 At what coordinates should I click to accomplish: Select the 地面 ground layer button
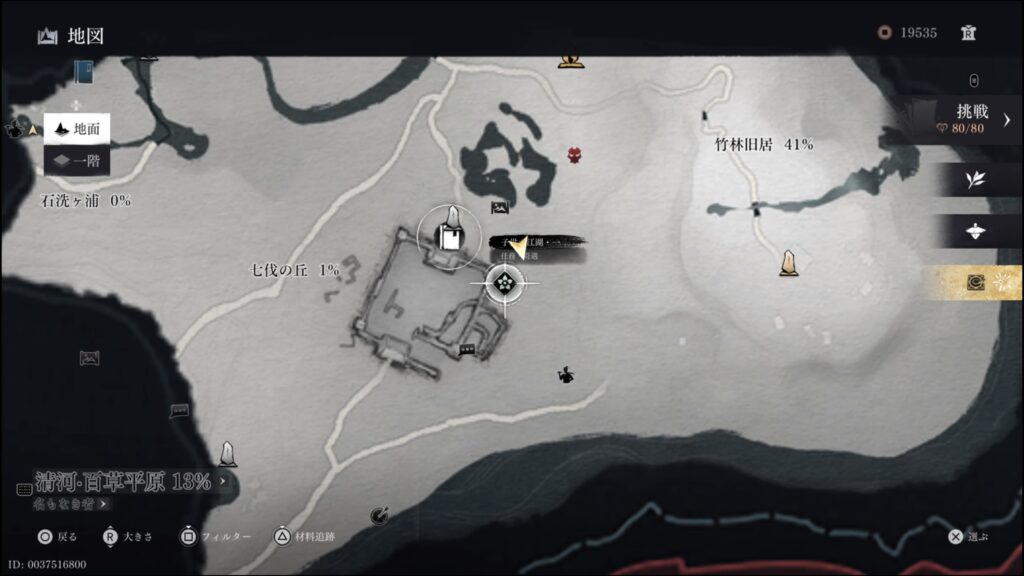(x=77, y=128)
